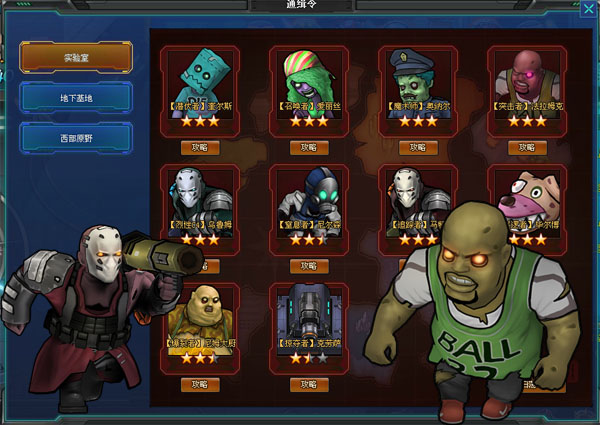Click 攻略 button below the 召唤者 card
The height and width of the screenshot is (425, 600).
(x=308, y=147)
